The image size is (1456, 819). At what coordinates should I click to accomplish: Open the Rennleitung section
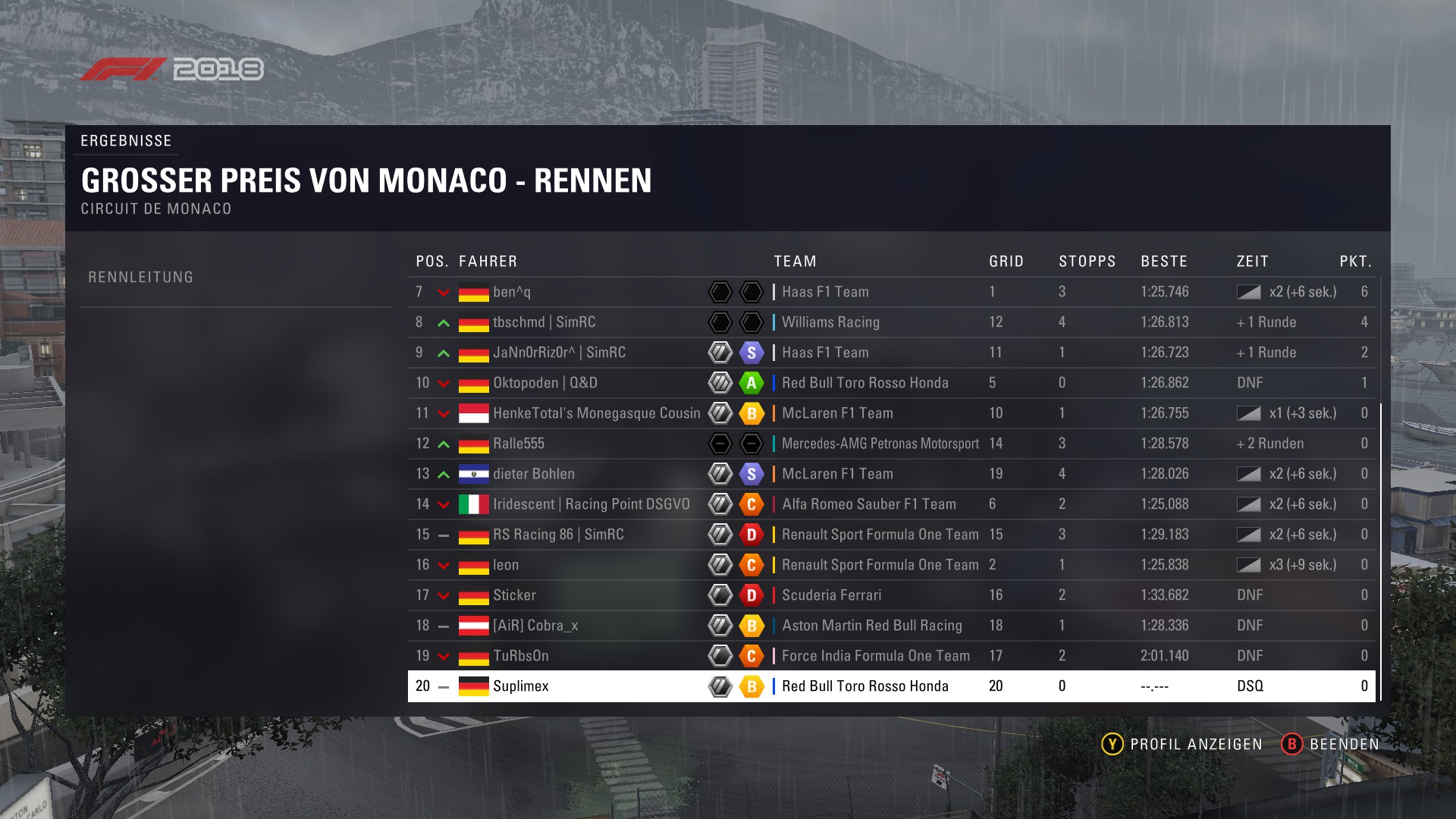click(141, 278)
